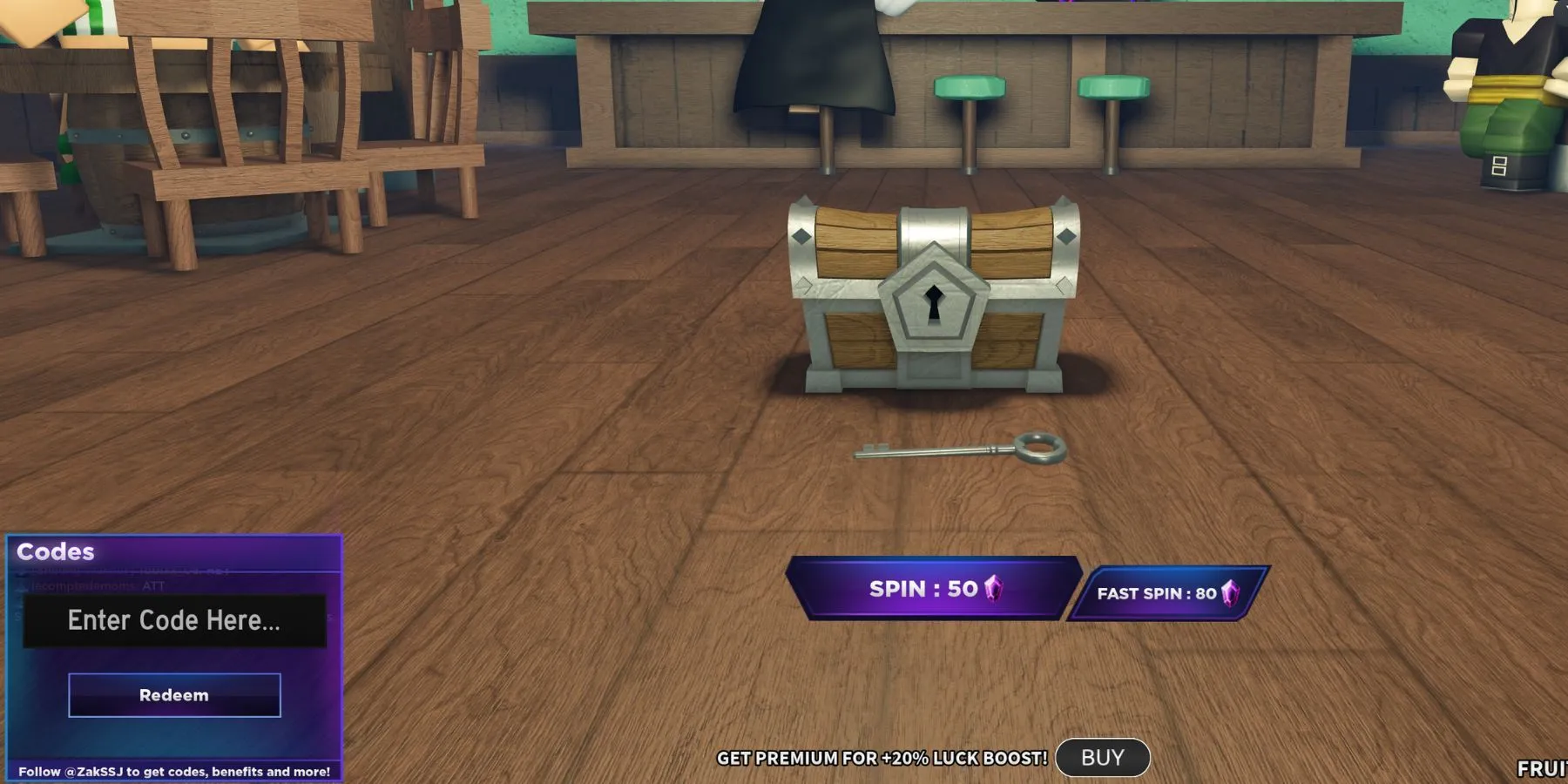
Task: Click the Codes panel title
Action: [x=54, y=551]
